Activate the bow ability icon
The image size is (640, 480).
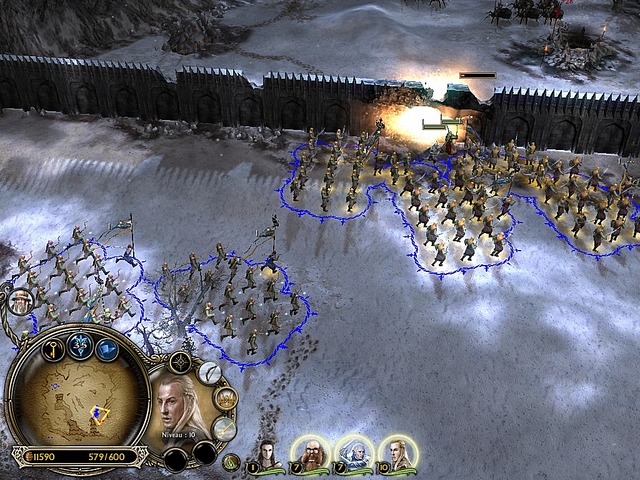tap(209, 373)
